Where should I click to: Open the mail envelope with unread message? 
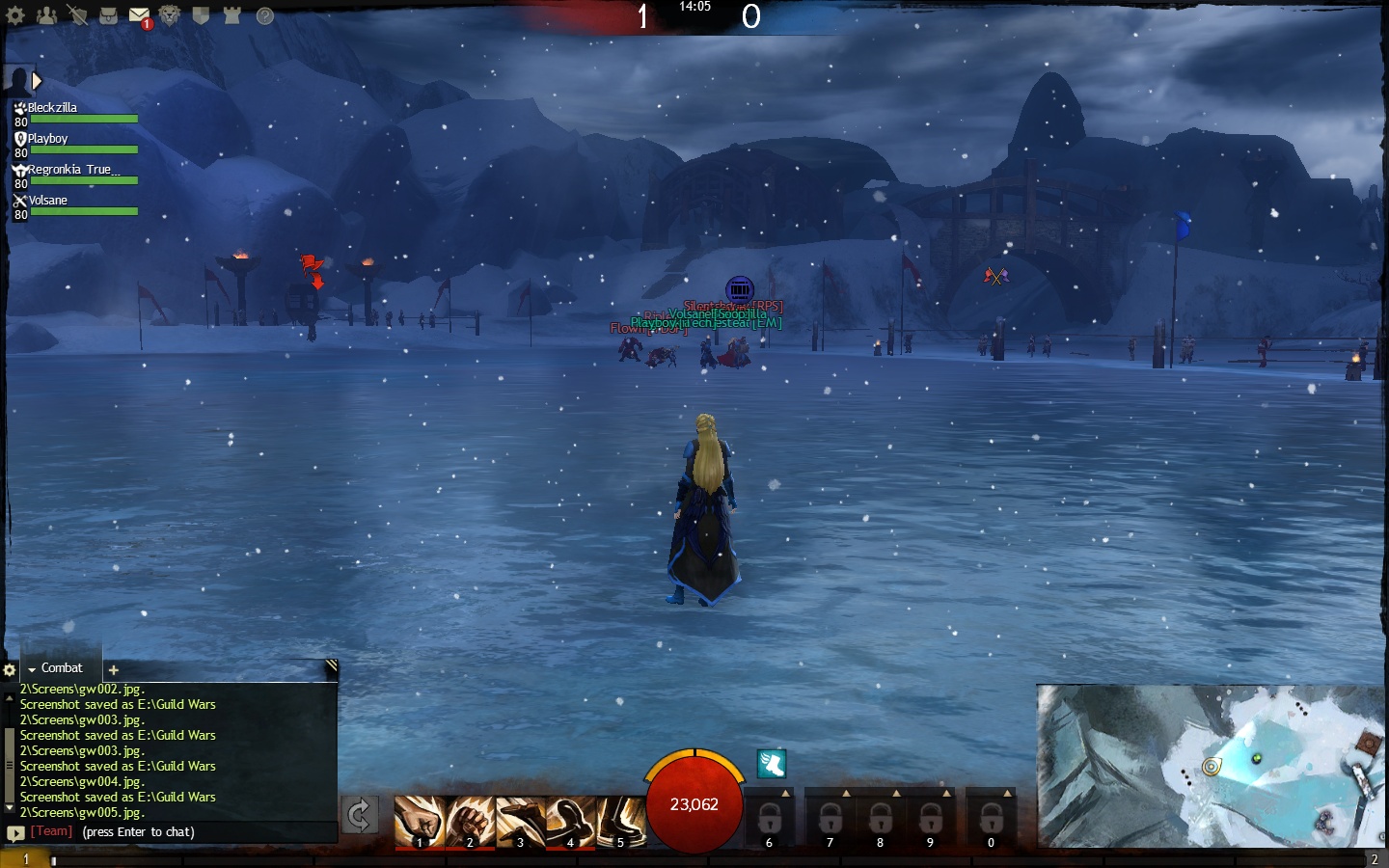[139, 15]
